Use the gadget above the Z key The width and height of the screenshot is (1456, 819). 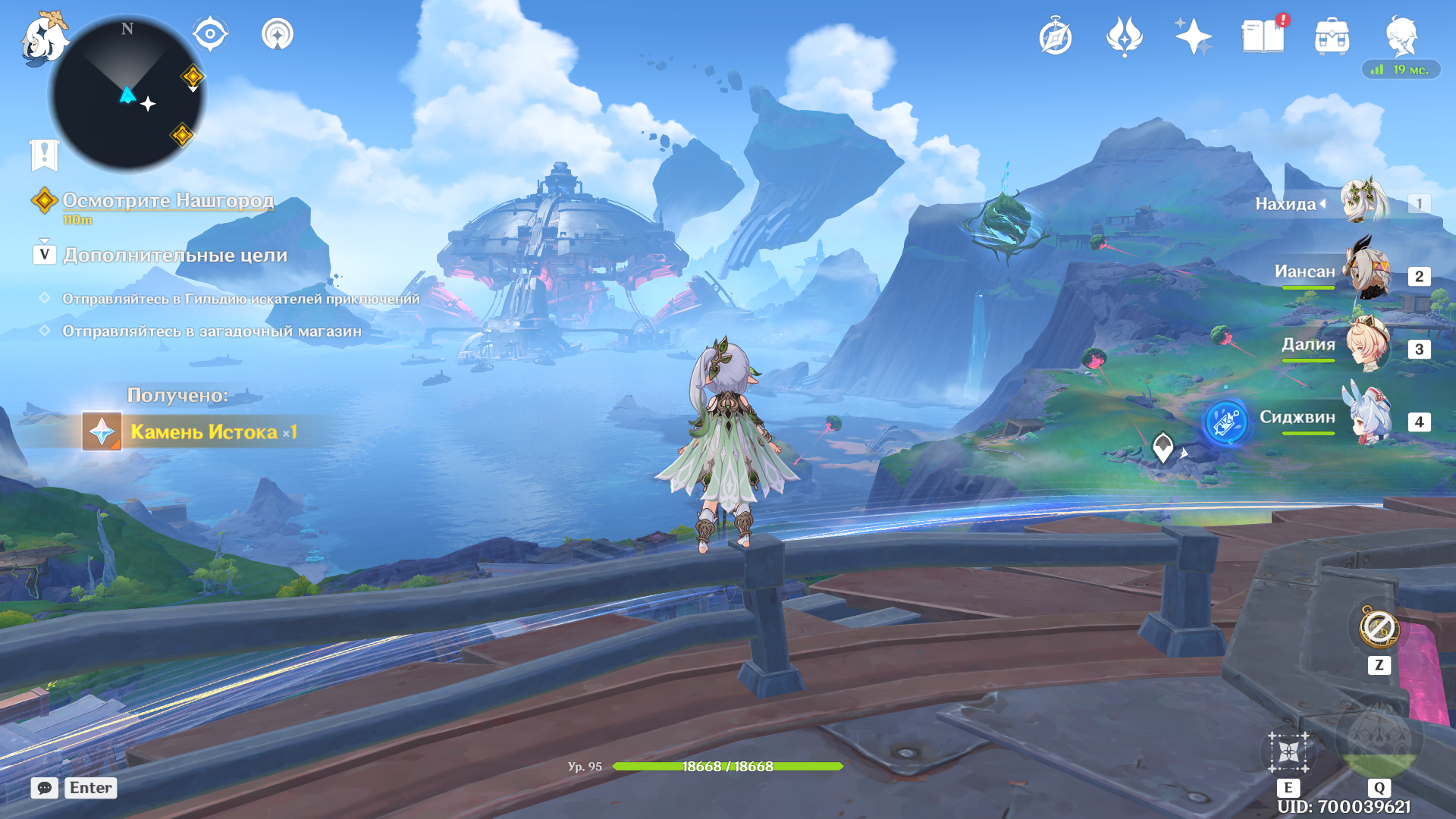click(1379, 629)
